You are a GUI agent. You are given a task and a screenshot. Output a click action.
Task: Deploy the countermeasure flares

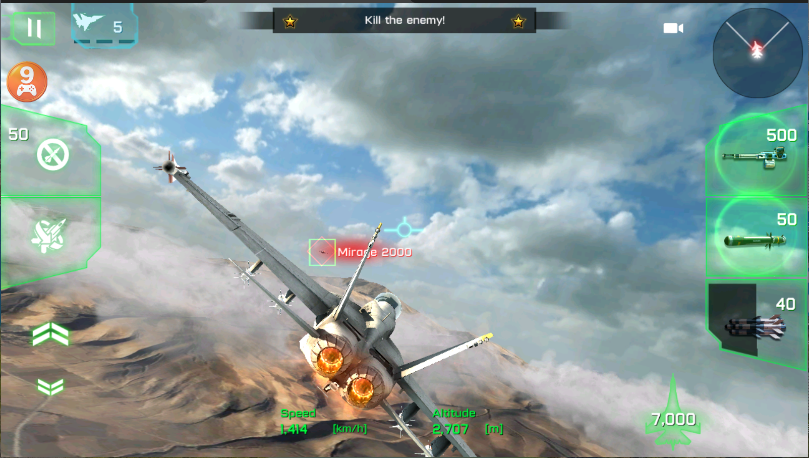[x=50, y=154]
